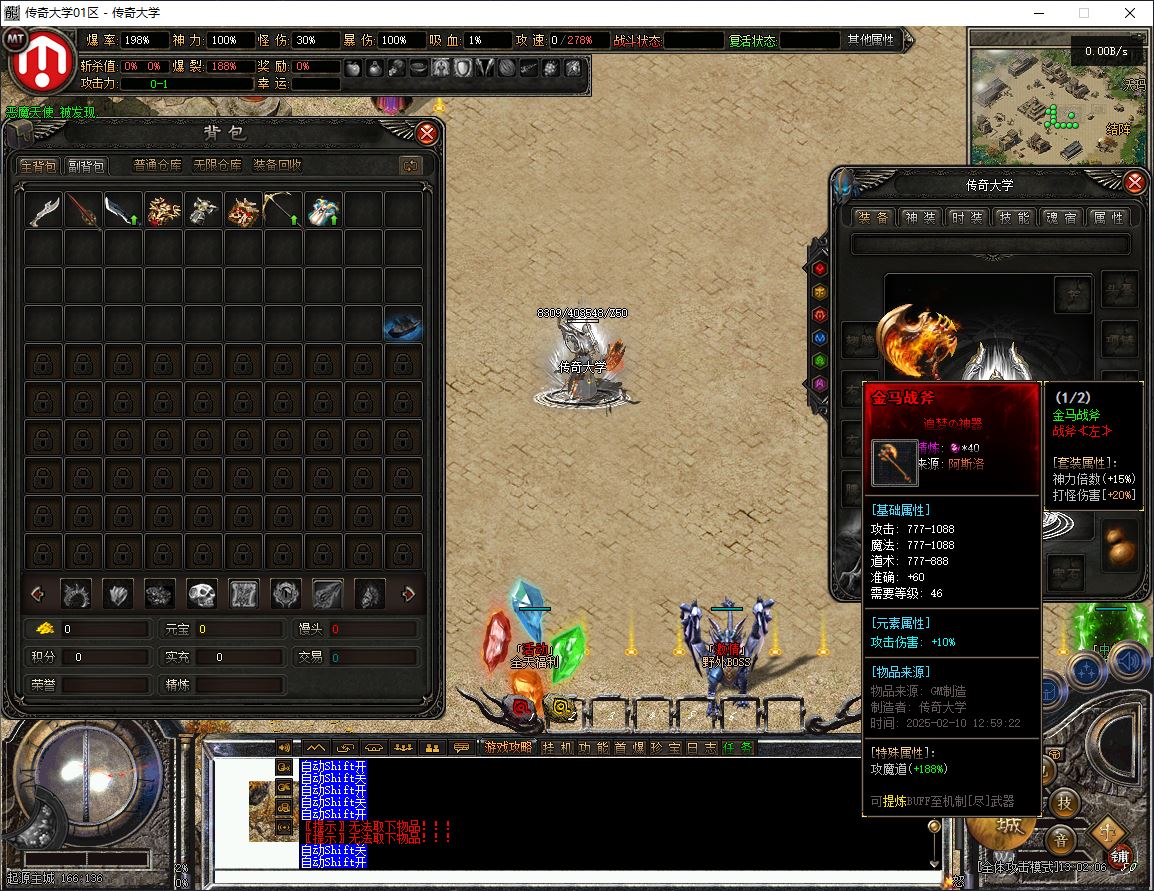Close the 传奇大学 character panel
Image resolution: width=1154 pixels, height=891 pixels.
tap(1135, 183)
